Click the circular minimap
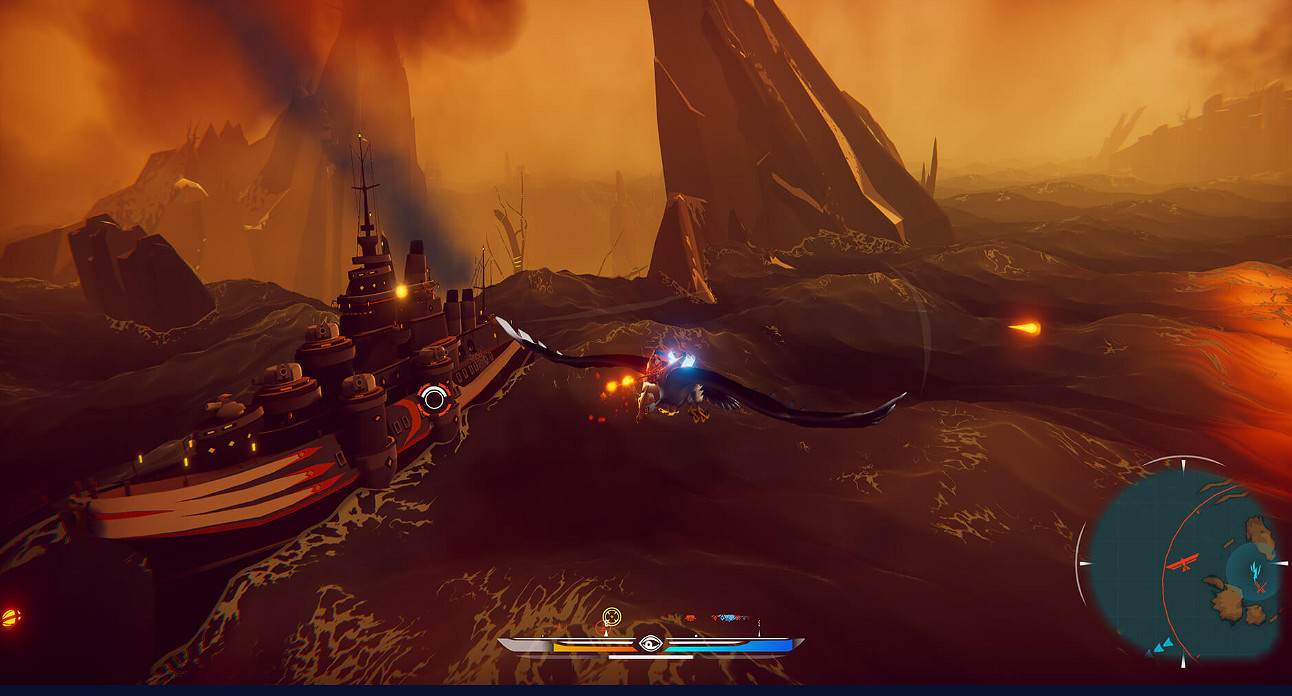1292x696 pixels. tap(1183, 562)
